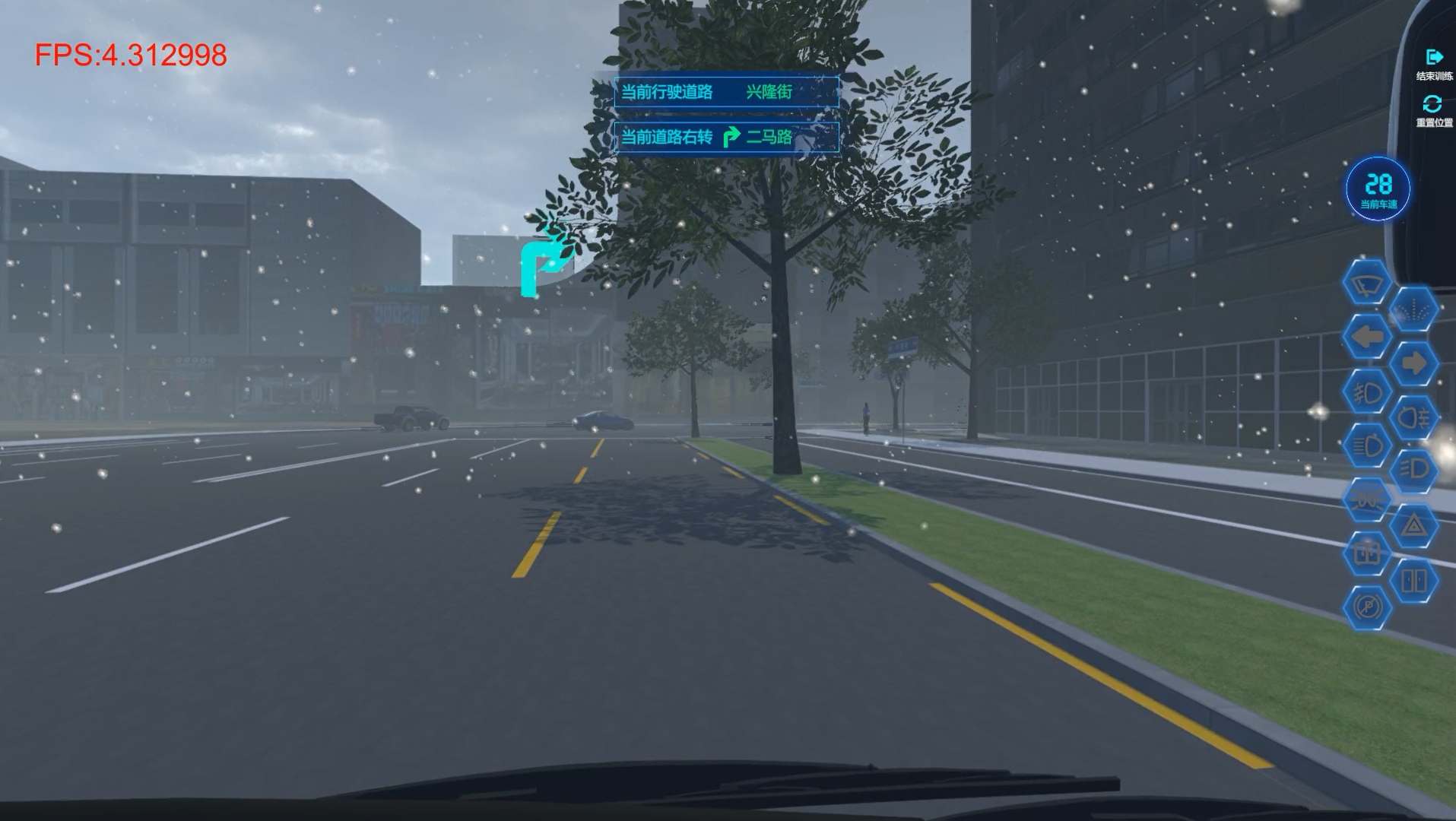Toggle the front fog light icon
The image size is (1456, 821).
click(1367, 392)
